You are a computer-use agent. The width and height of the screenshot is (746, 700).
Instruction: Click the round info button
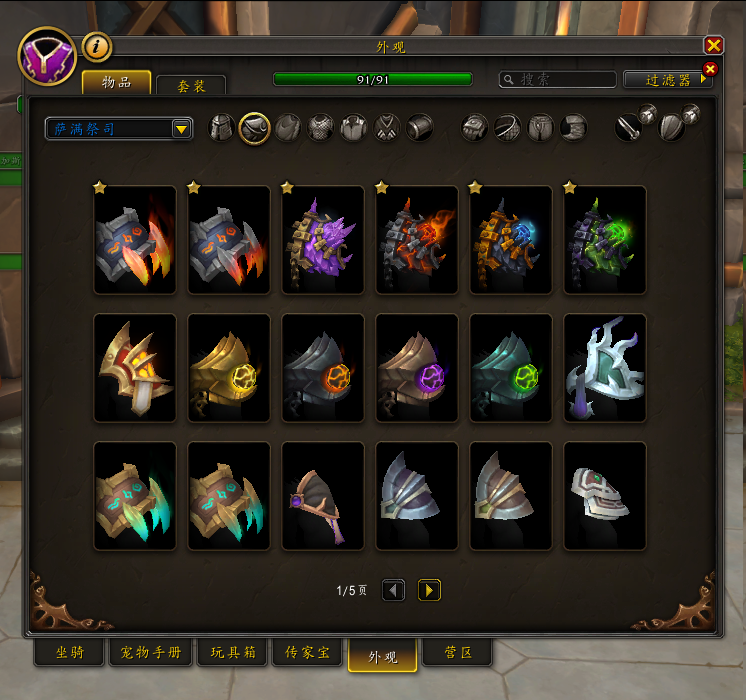click(x=96, y=46)
